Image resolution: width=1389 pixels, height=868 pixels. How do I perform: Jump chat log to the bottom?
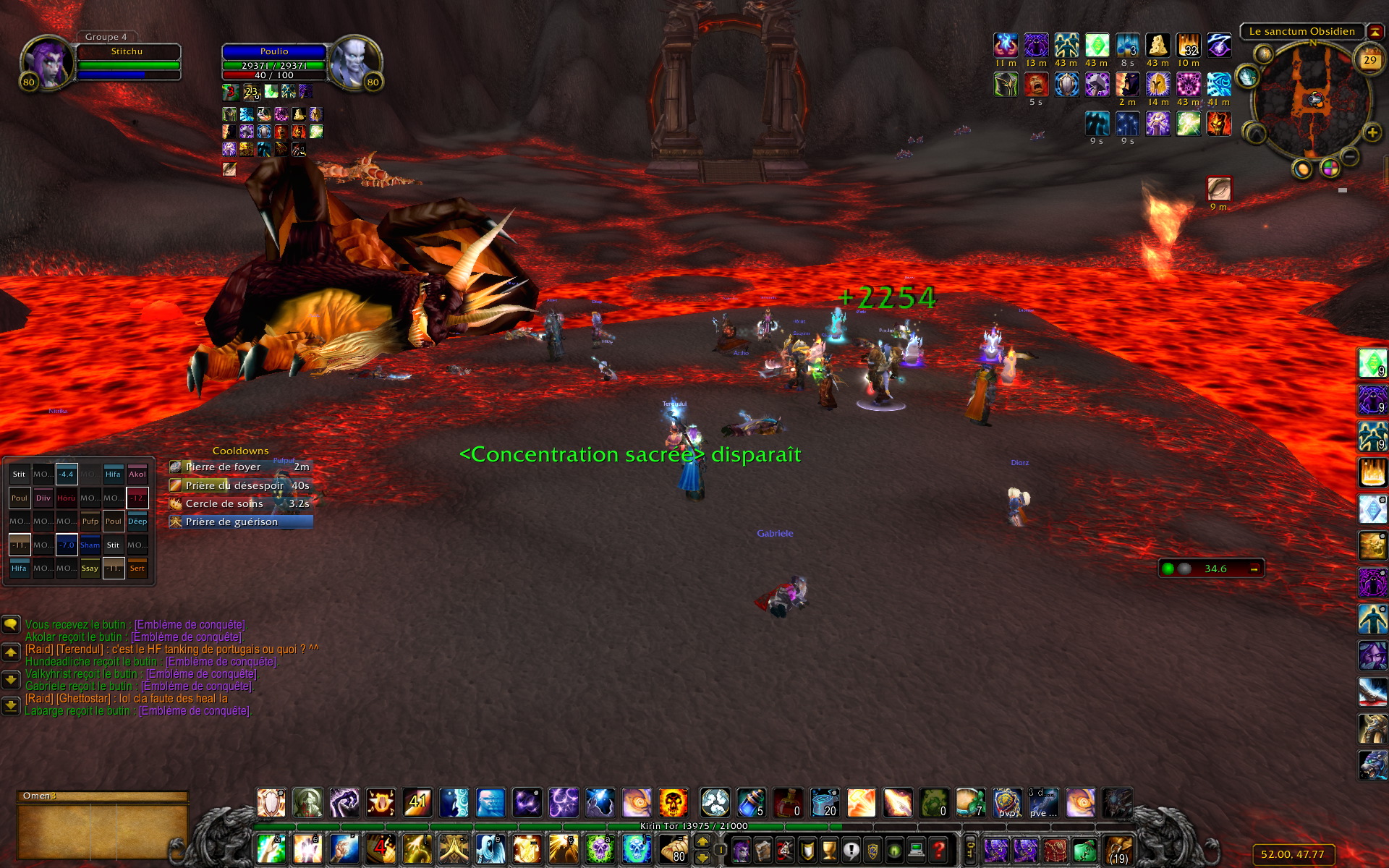point(11,705)
